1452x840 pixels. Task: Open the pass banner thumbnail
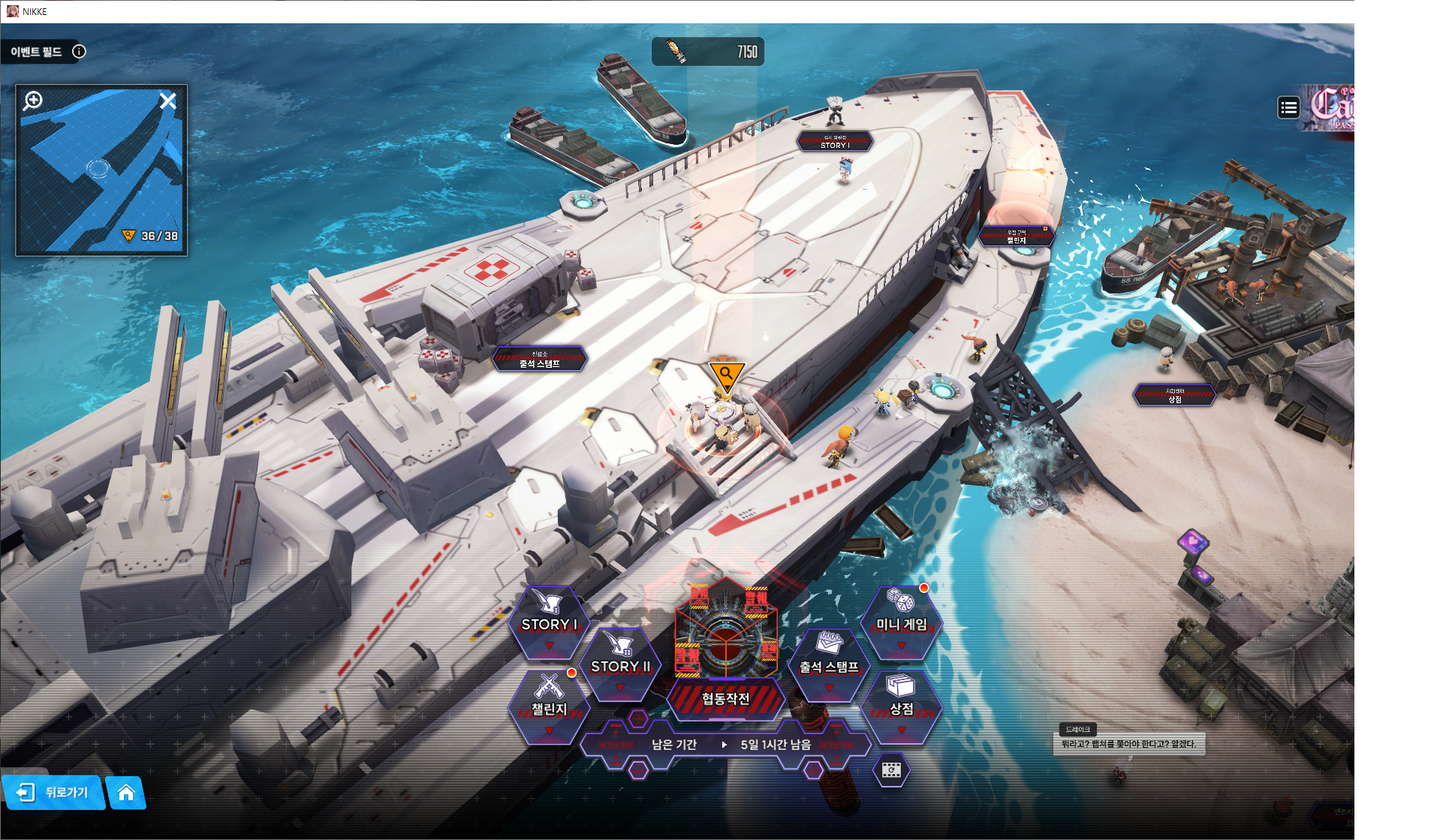point(1332,108)
